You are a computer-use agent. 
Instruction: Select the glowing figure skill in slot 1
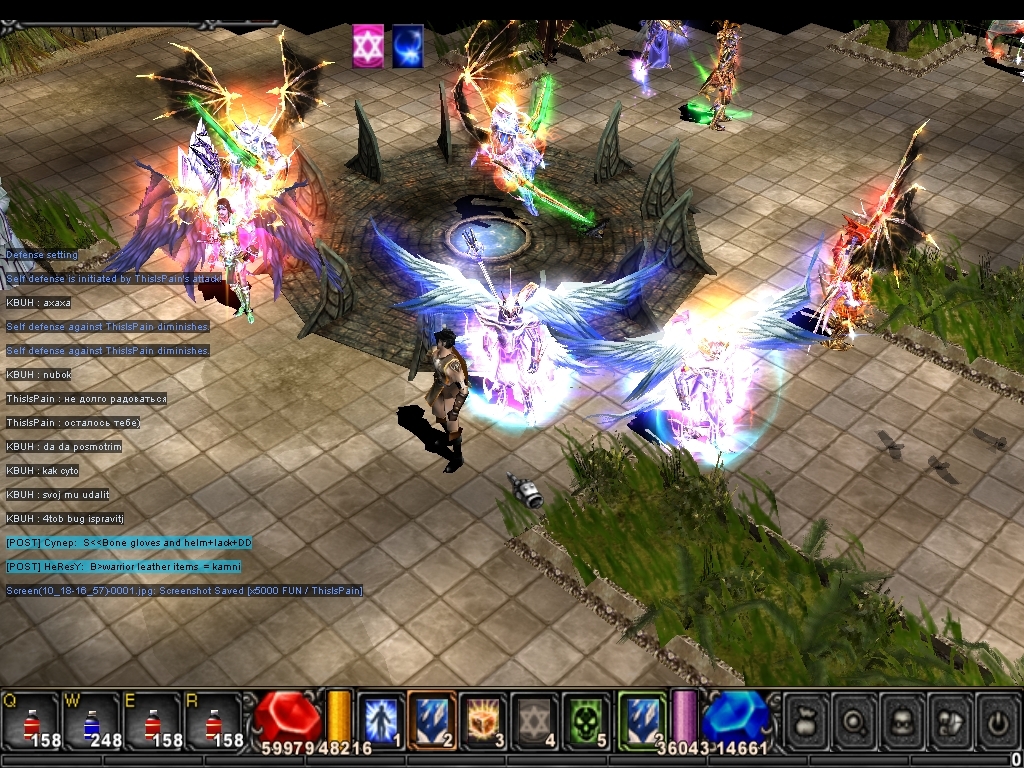point(381,720)
